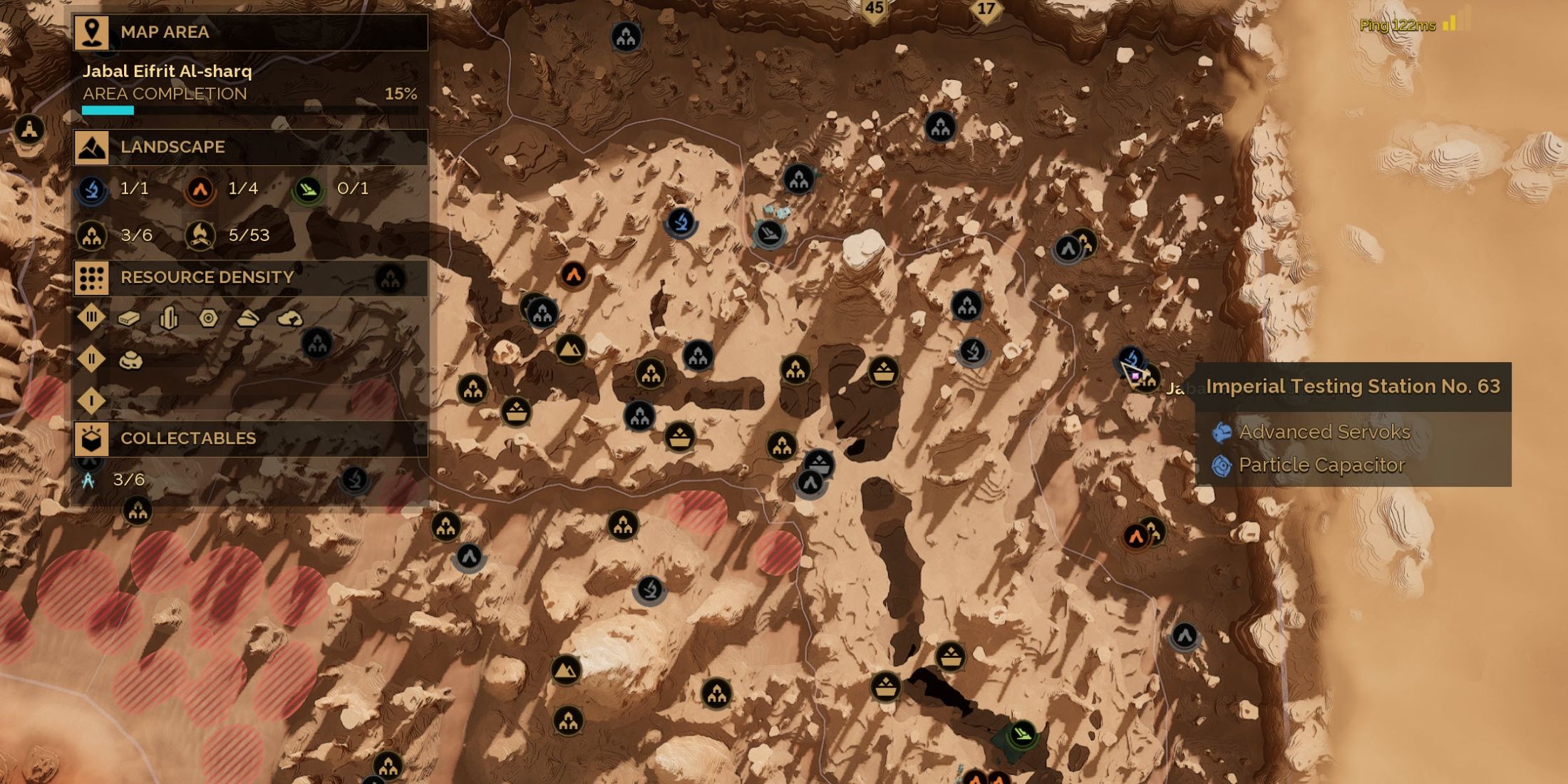Select the Imperial Testing Station No. 63 marker
Image resolution: width=1568 pixels, height=784 pixels.
click(1131, 359)
